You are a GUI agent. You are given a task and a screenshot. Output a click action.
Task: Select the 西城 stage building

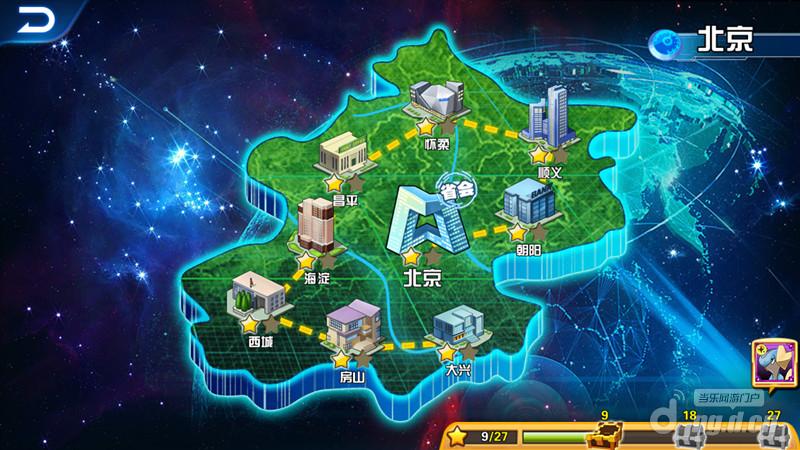coord(255,299)
